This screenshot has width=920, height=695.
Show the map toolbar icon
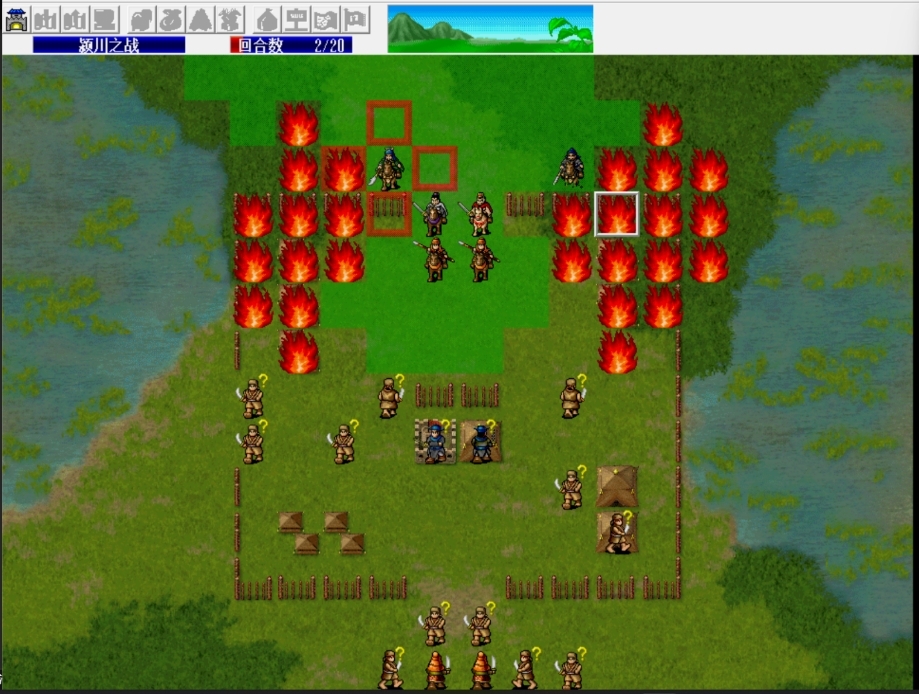click(x=326, y=19)
